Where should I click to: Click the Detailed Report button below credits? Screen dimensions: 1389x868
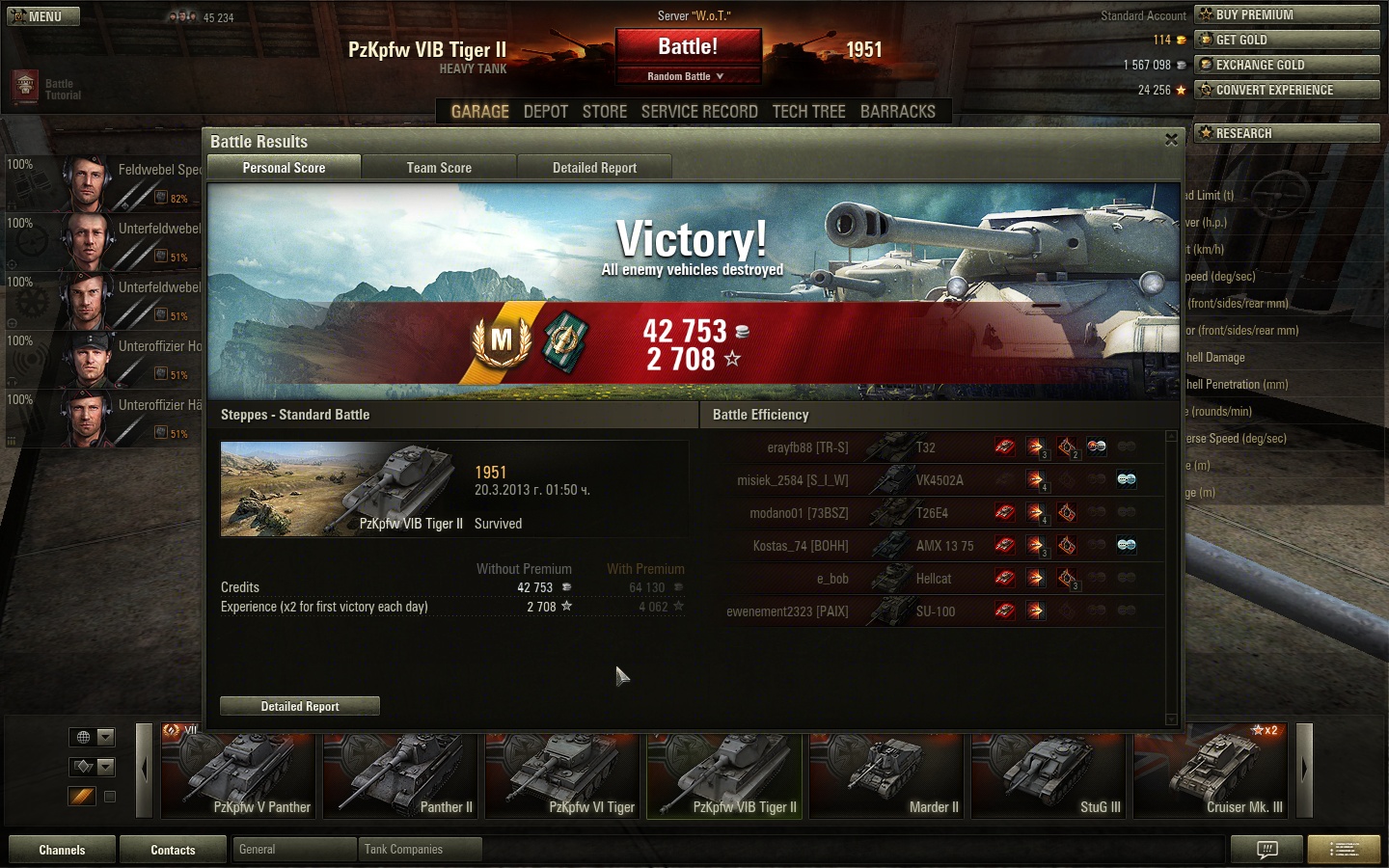point(300,706)
